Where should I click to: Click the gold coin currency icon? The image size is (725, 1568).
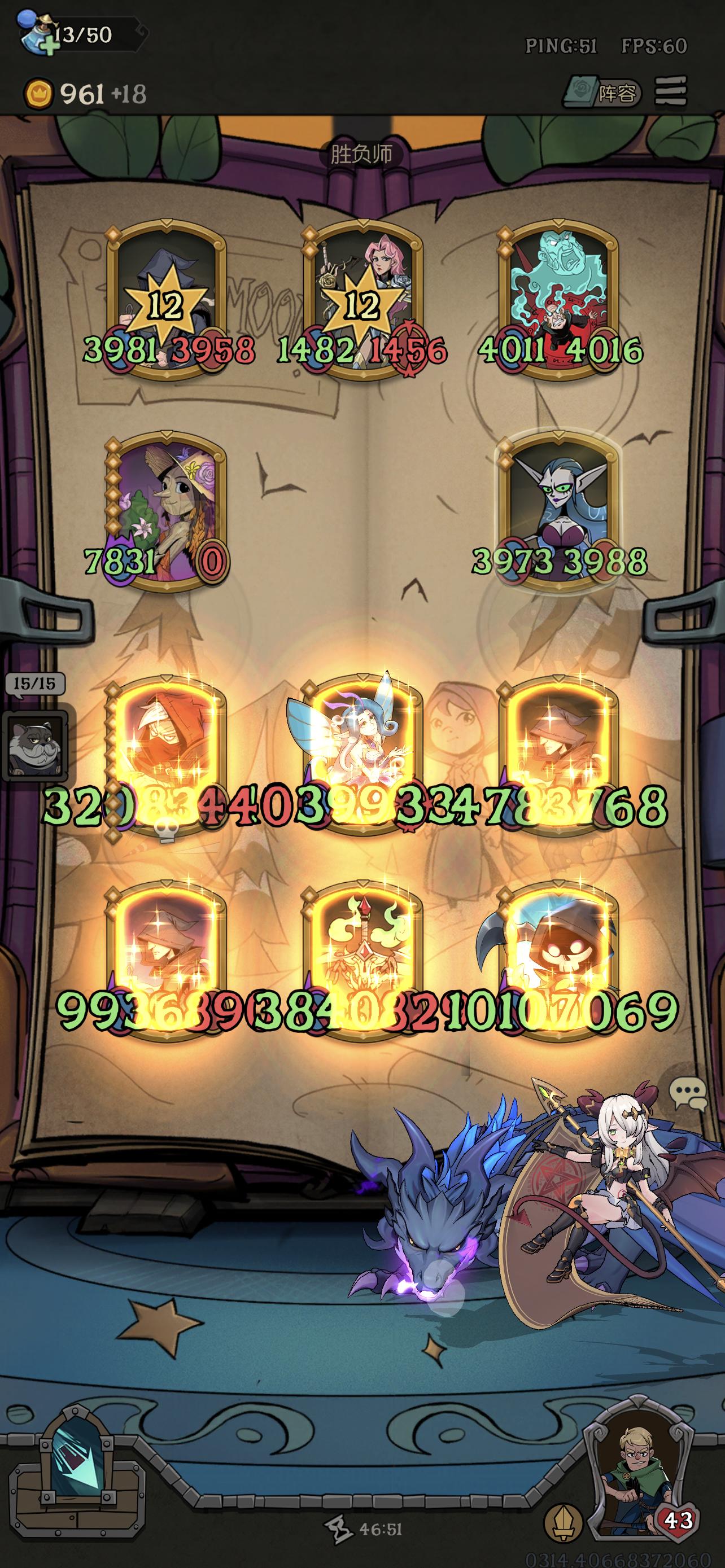pos(39,93)
